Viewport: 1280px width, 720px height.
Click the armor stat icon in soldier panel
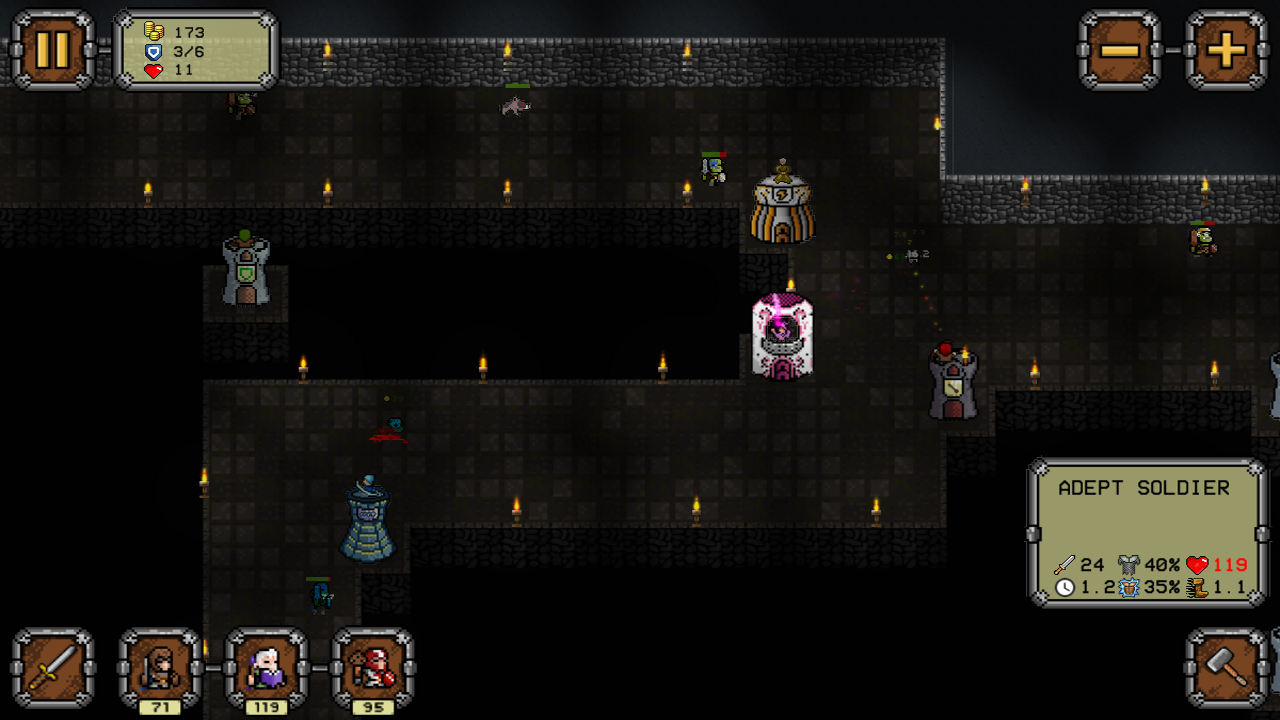[x=1128, y=563]
